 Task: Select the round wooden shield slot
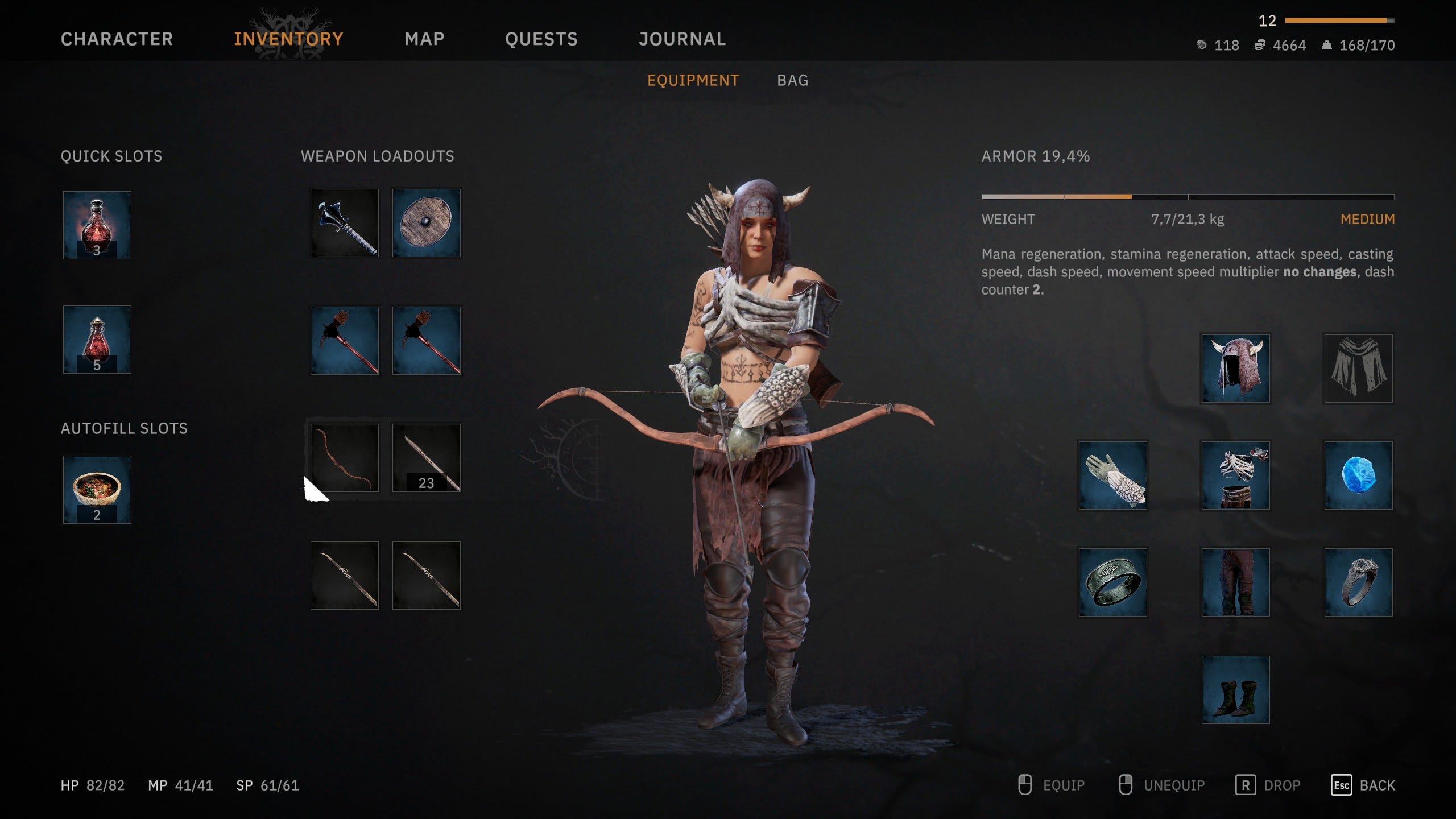426,223
